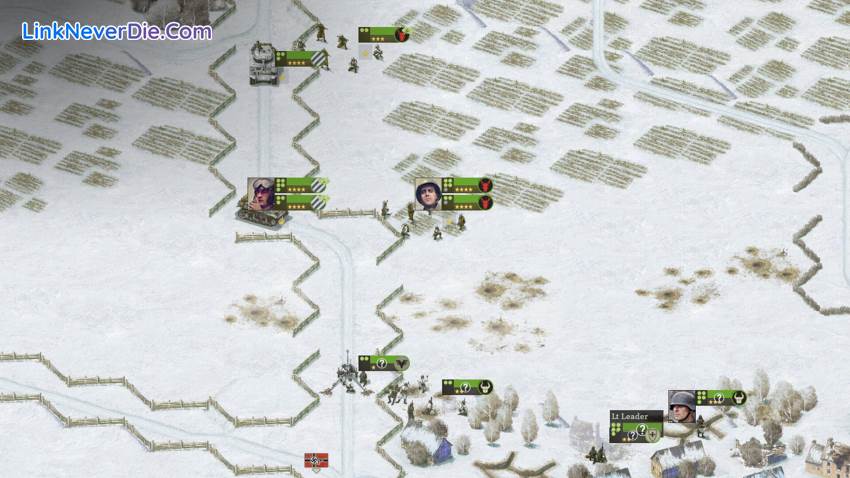Select the tank unit with goggled commander portrait
The image size is (850, 478).
click(x=264, y=192)
